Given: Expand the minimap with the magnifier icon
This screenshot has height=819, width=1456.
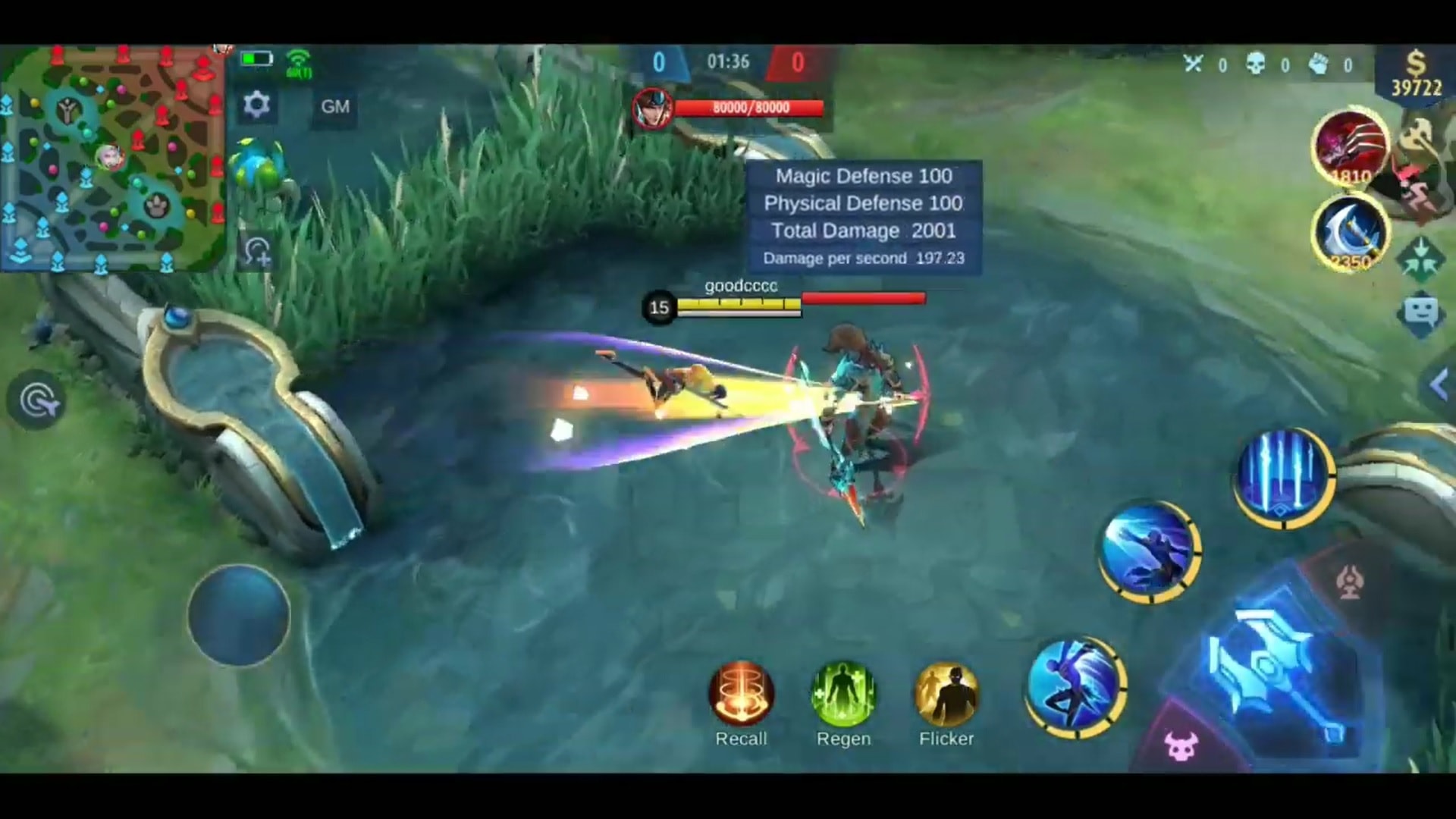Looking at the screenshot, I should point(258,250).
